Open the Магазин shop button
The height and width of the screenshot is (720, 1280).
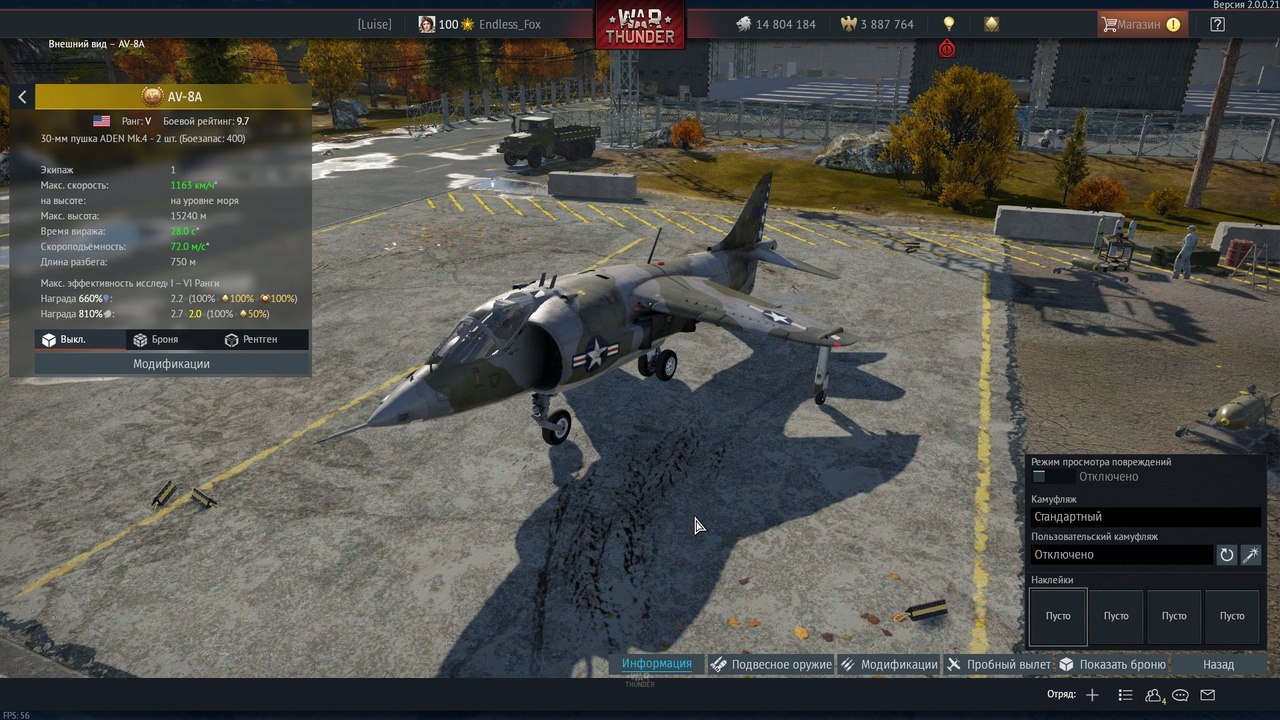click(x=1143, y=24)
